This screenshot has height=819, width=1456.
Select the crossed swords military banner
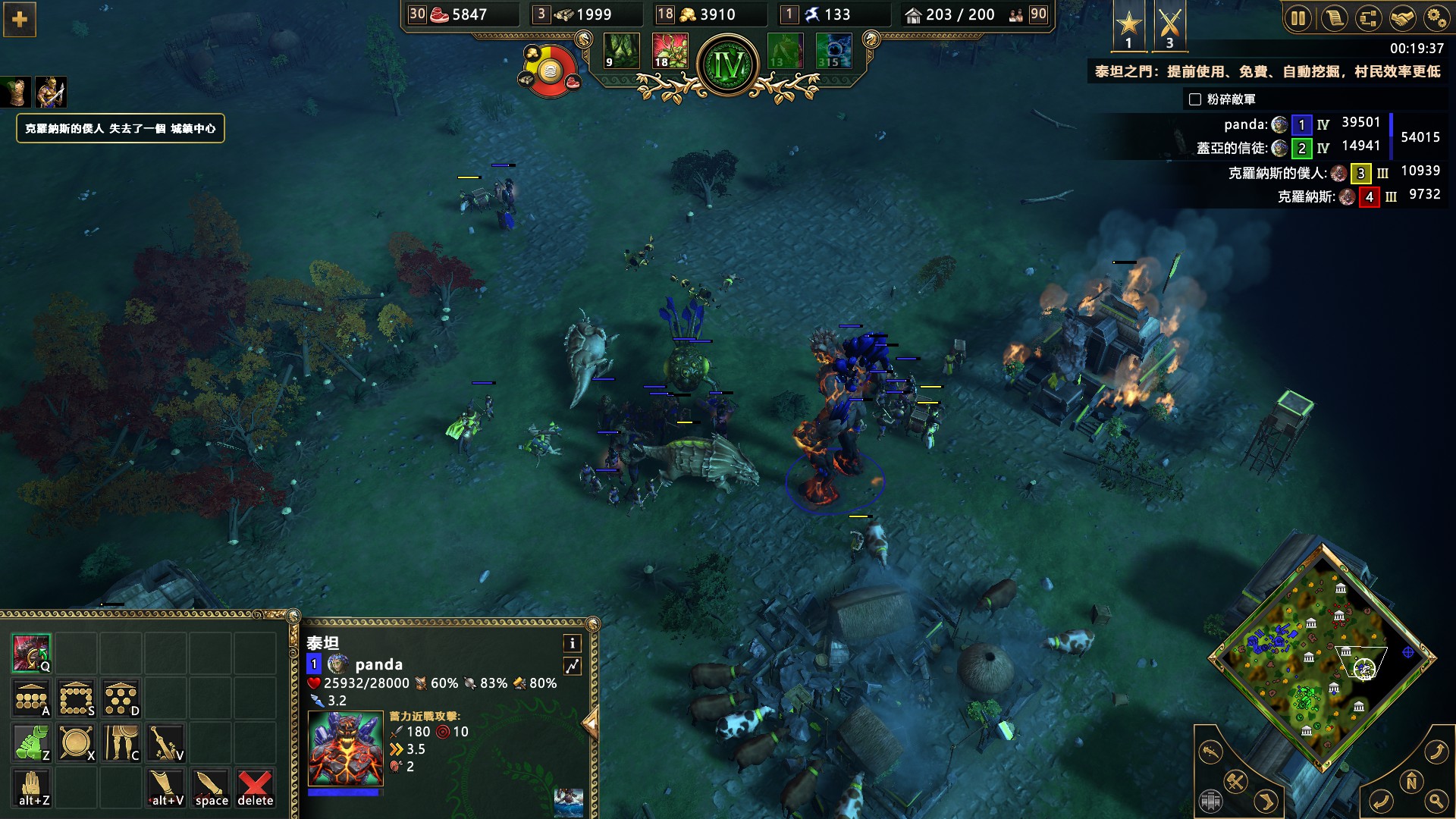[x=1169, y=26]
